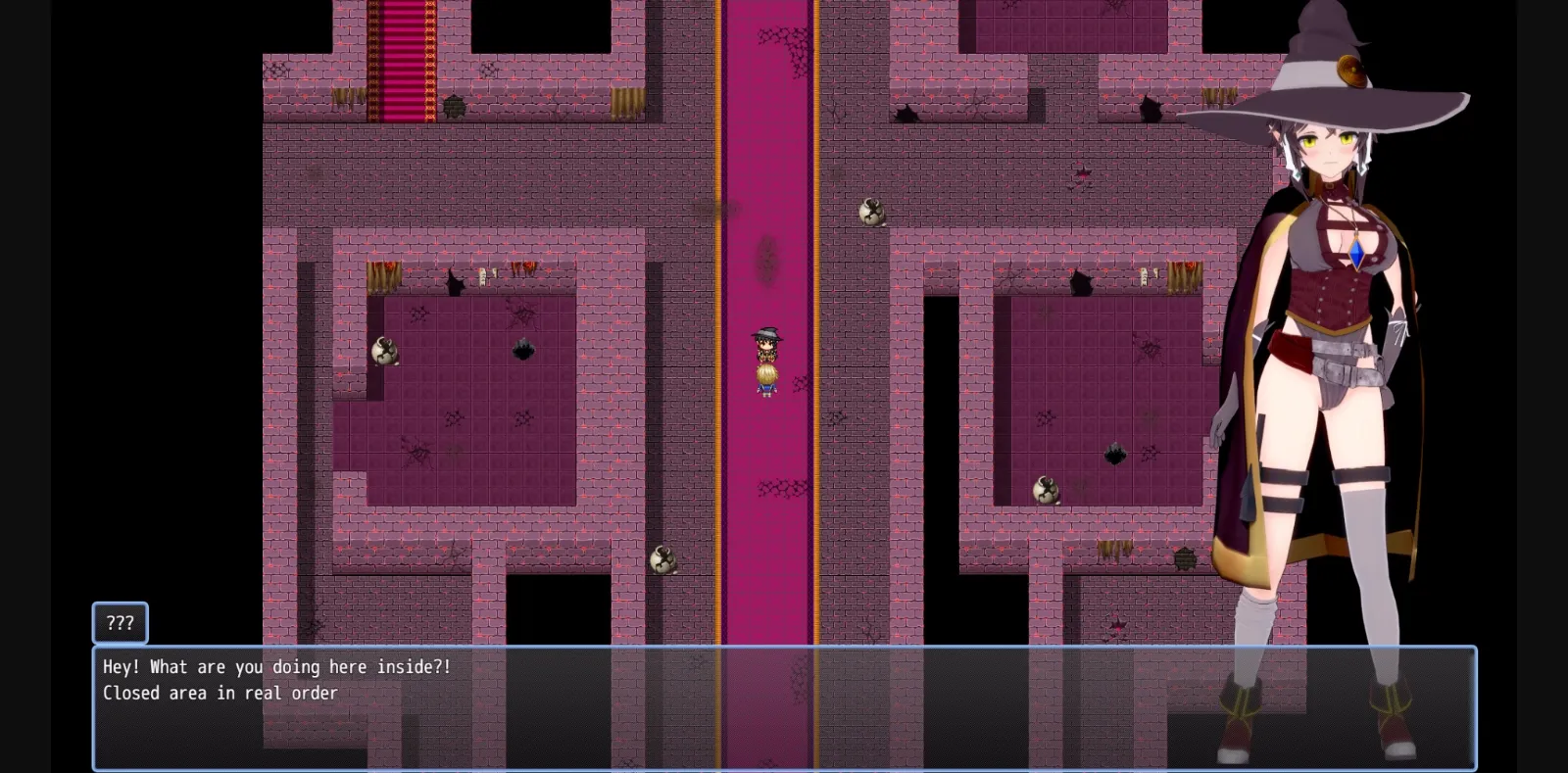Click the clay pot near the top-right corridor
This screenshot has height=773, width=1568.
click(870, 211)
